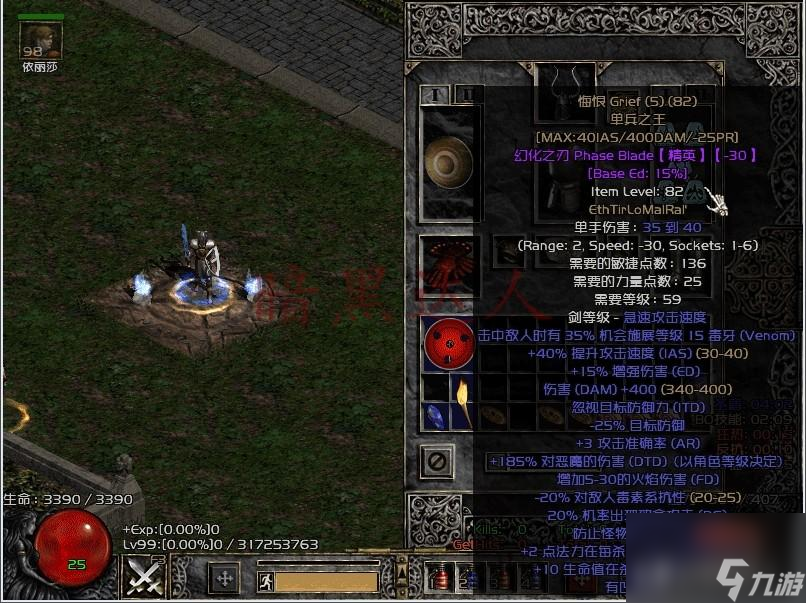The width and height of the screenshot is (806, 603).
Task: Click the four-arrow button on bottom bar
Action: [225, 578]
